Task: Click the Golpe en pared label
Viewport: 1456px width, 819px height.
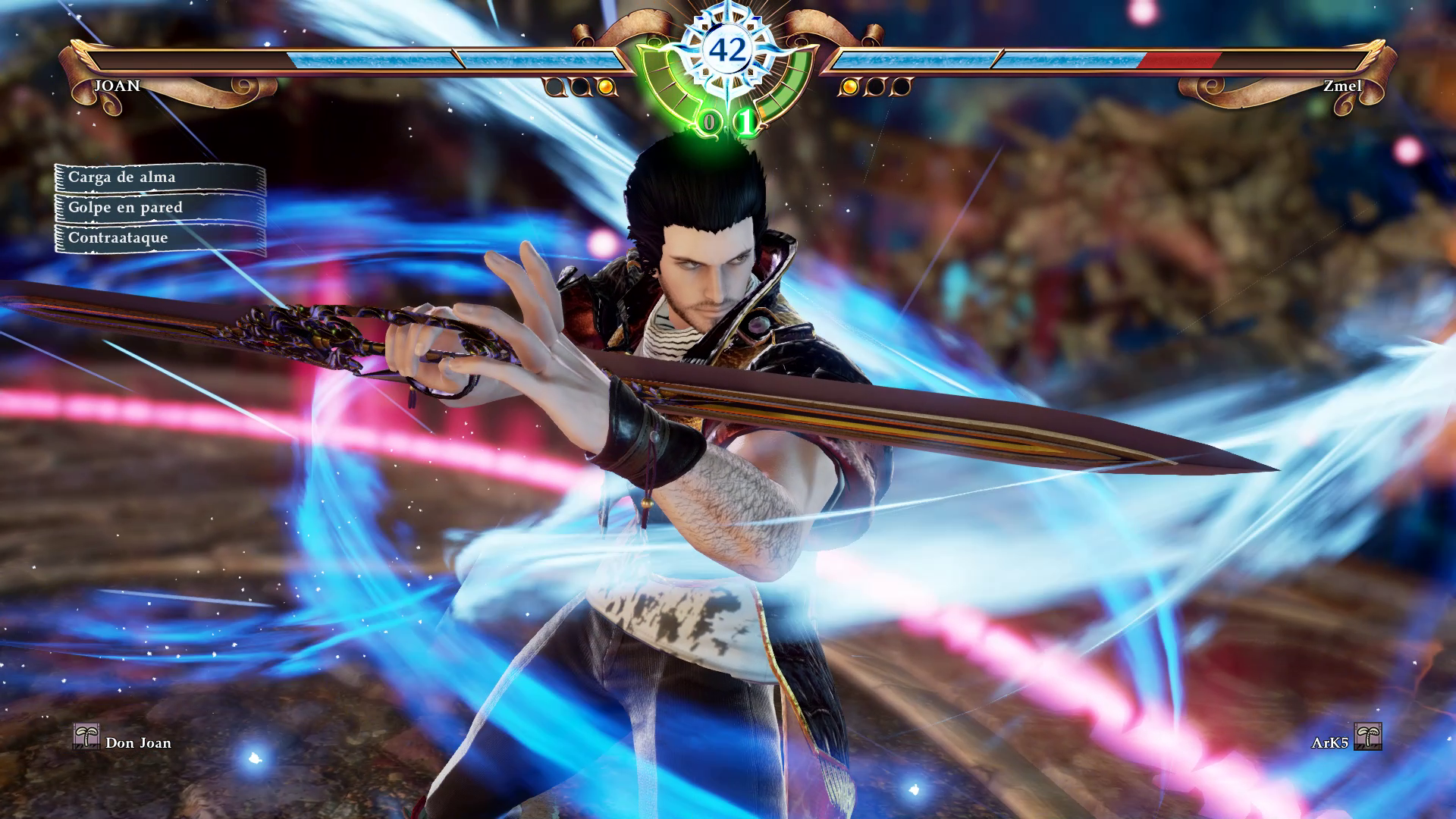Action: [x=159, y=208]
